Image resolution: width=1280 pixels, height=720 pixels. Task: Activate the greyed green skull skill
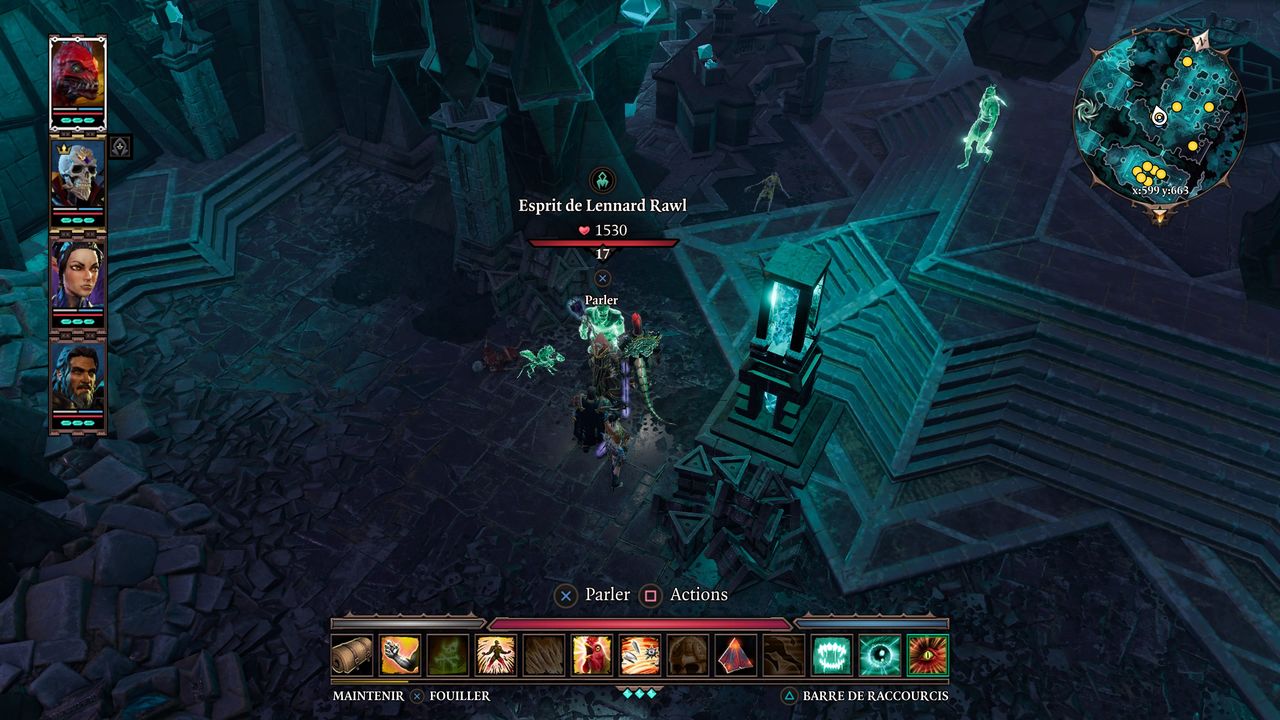coord(448,655)
